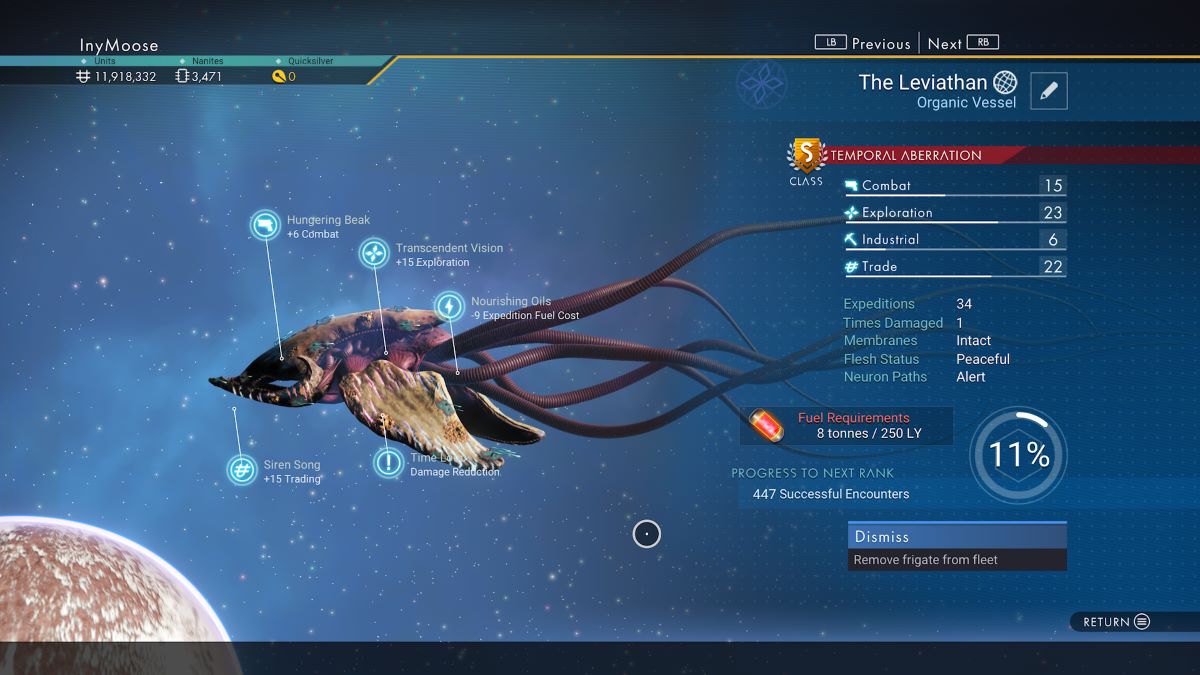Click the globe icon beside The Leviathan
1200x675 pixels.
click(x=1005, y=82)
